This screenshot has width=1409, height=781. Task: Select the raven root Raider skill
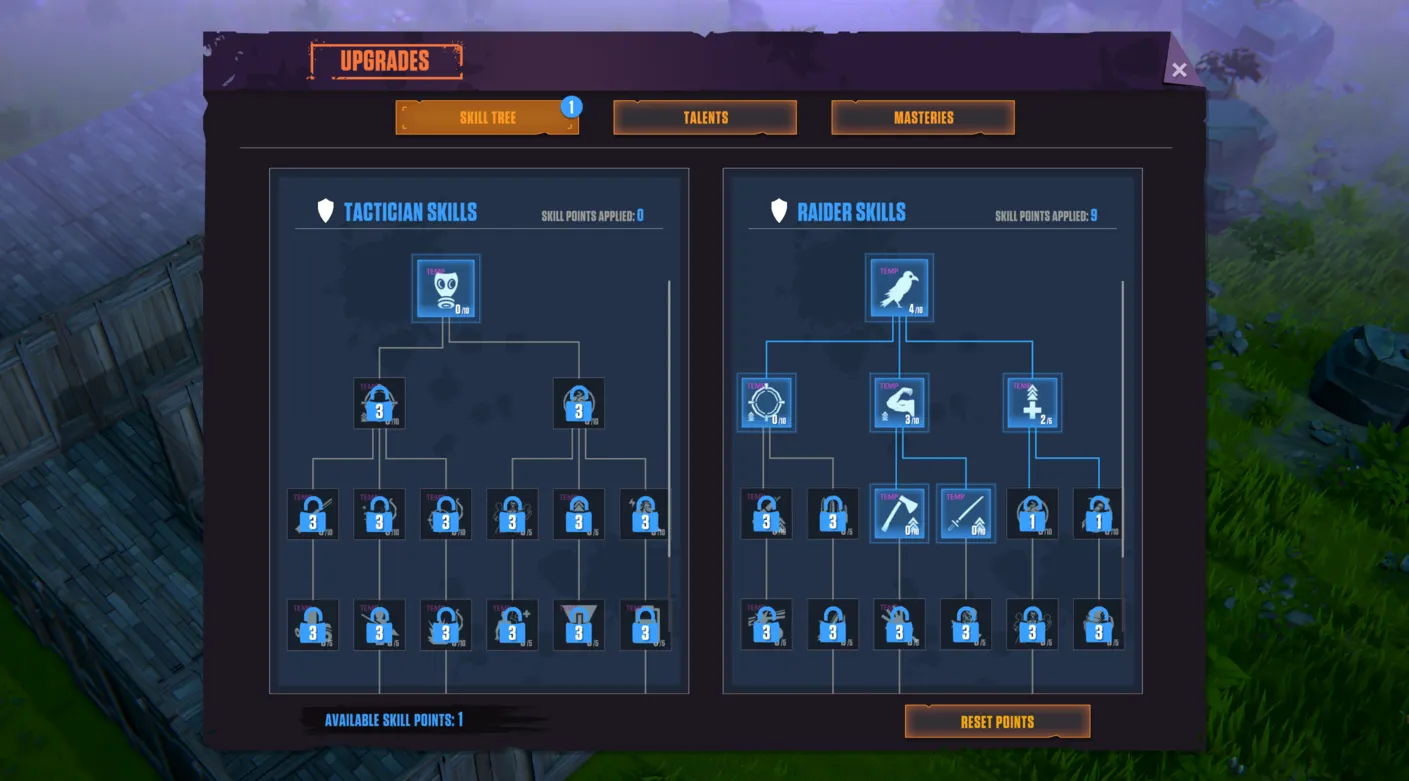tap(899, 288)
